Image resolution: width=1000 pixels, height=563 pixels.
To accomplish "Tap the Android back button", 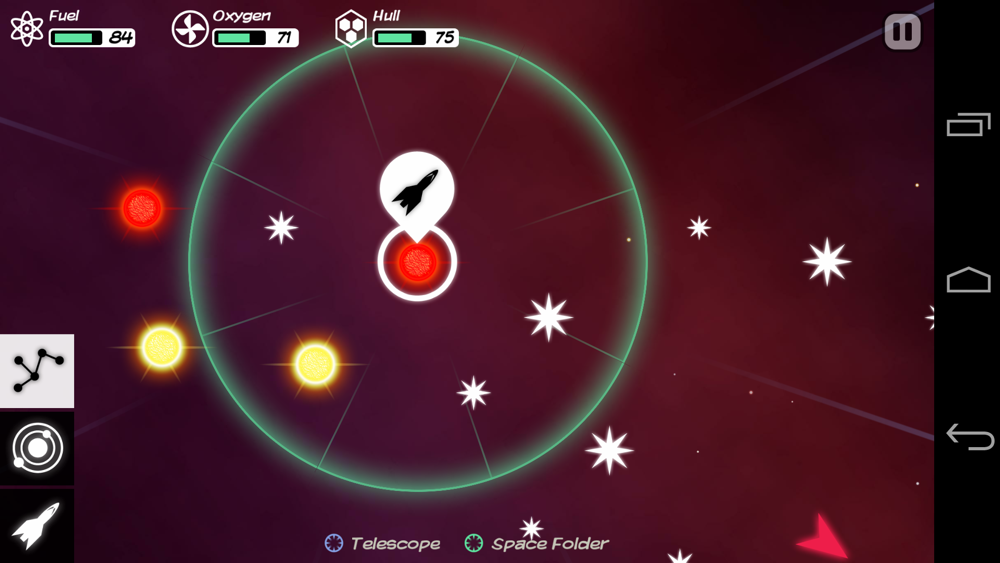I will point(968,437).
